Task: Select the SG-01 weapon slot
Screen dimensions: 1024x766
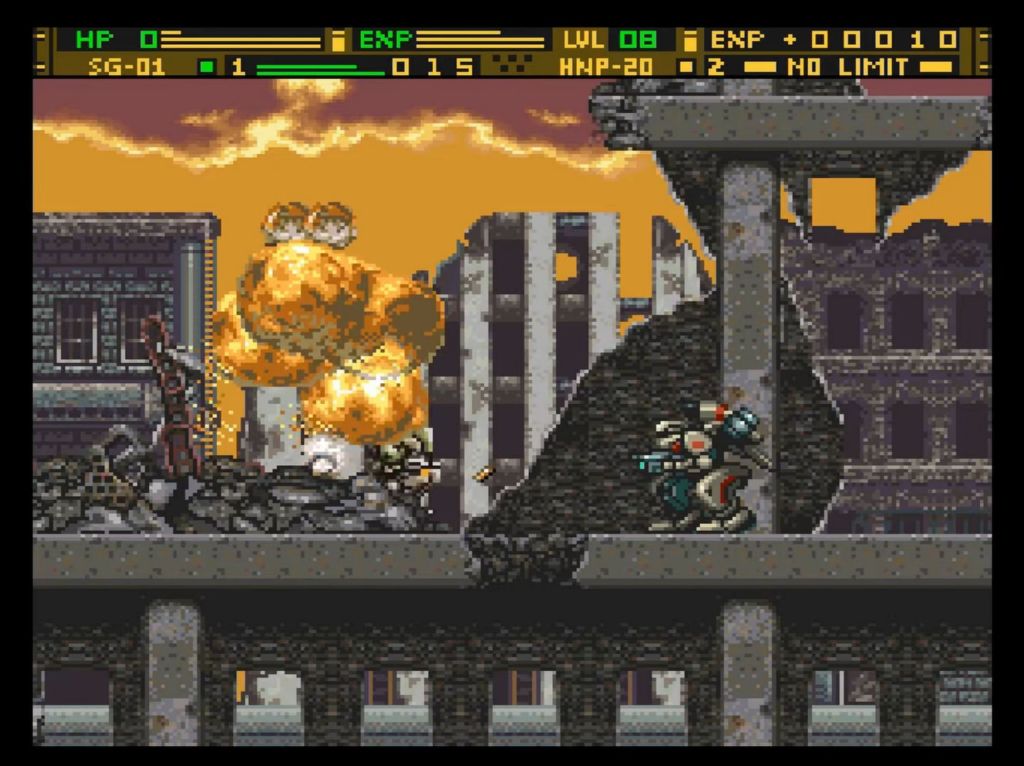Action: tap(127, 67)
